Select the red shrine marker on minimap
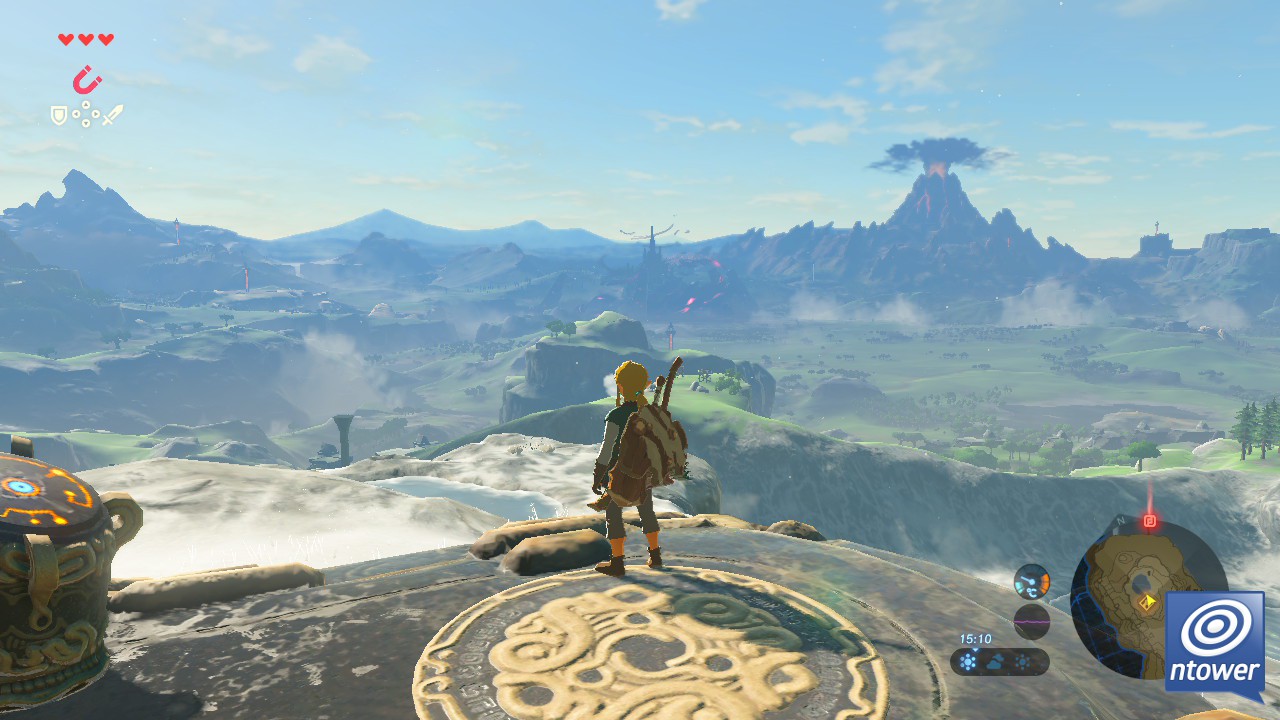 pyautogui.click(x=1150, y=521)
